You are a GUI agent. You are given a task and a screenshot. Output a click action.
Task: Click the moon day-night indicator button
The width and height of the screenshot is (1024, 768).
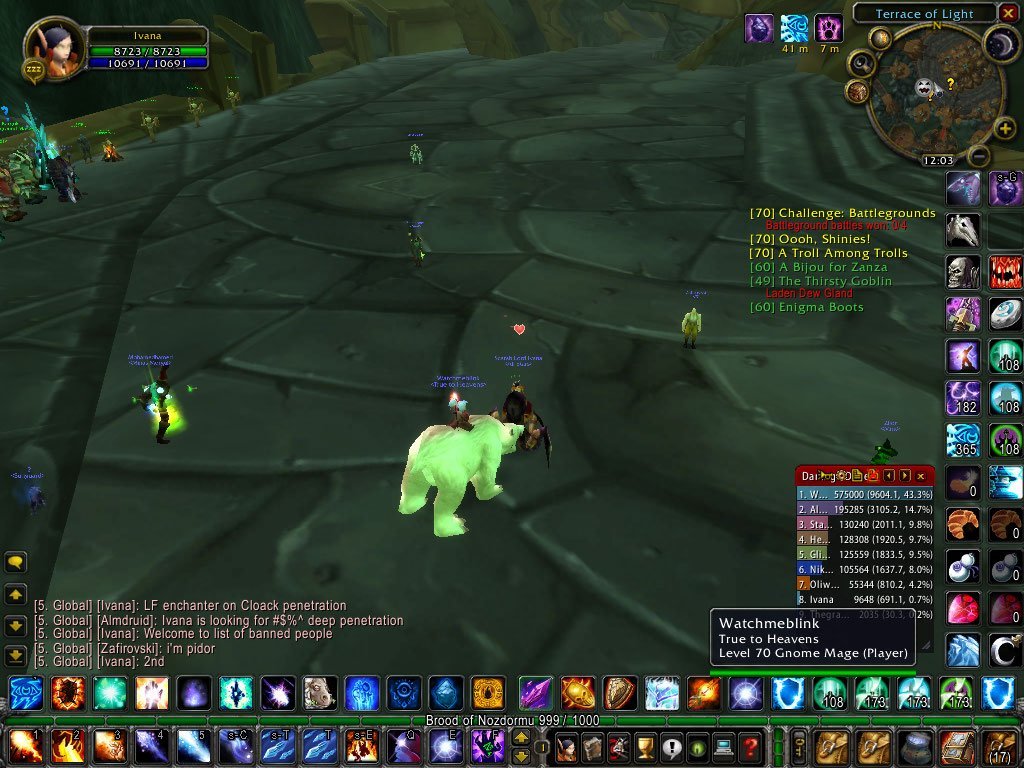[1000, 43]
